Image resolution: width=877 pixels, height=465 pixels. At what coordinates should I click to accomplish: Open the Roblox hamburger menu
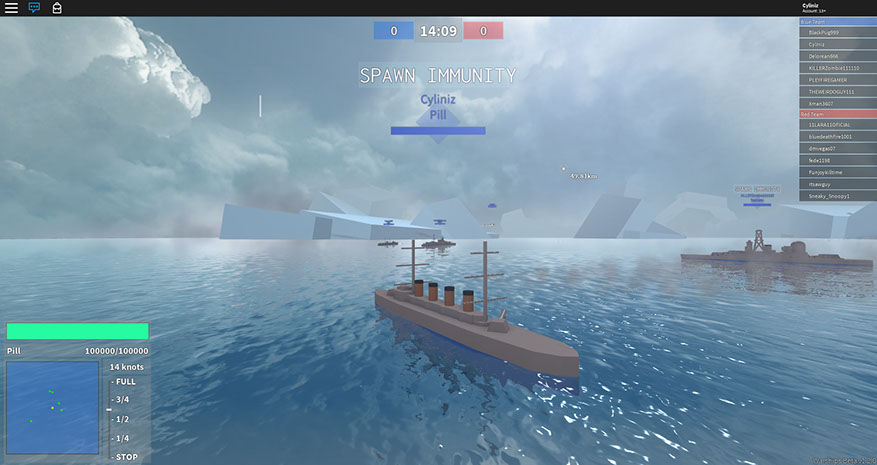point(11,8)
